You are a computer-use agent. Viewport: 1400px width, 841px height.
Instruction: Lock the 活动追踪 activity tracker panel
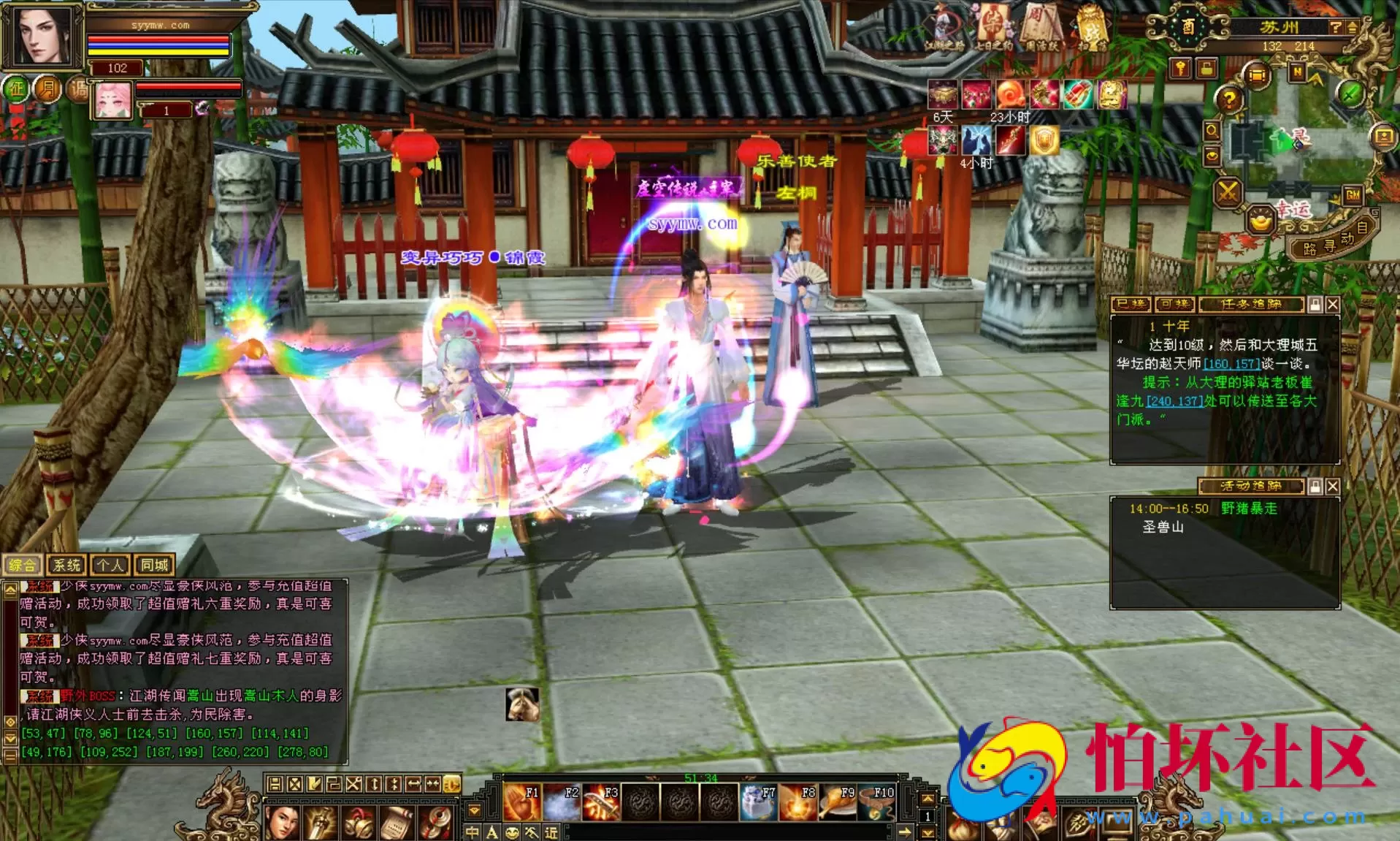(x=1315, y=486)
